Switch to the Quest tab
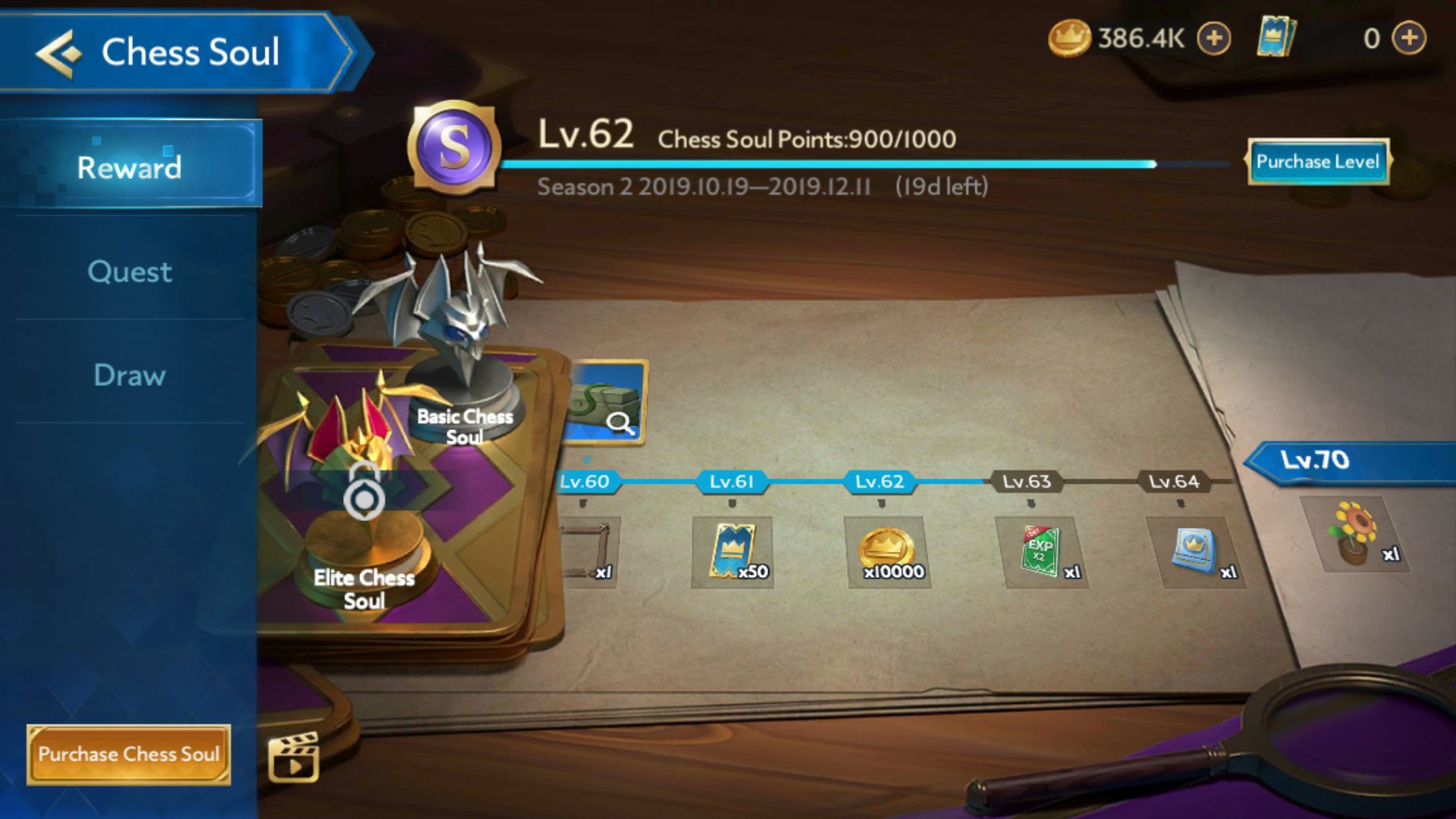This screenshot has height=819, width=1456. 129,272
